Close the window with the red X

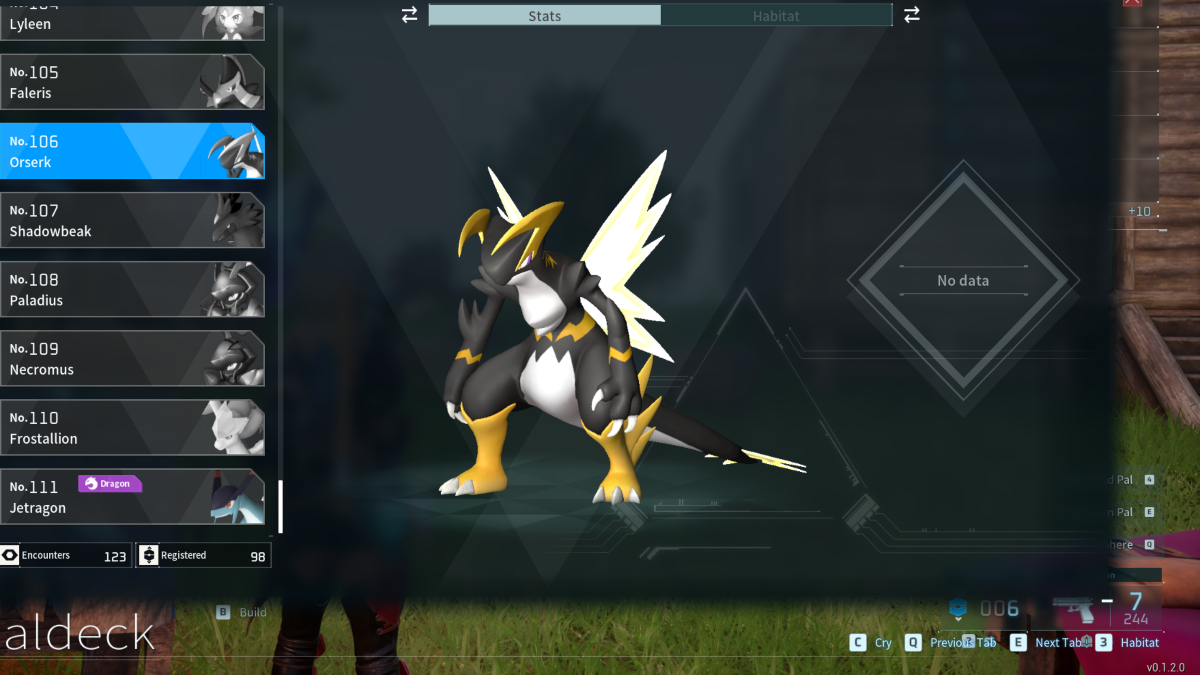pos(1132,3)
